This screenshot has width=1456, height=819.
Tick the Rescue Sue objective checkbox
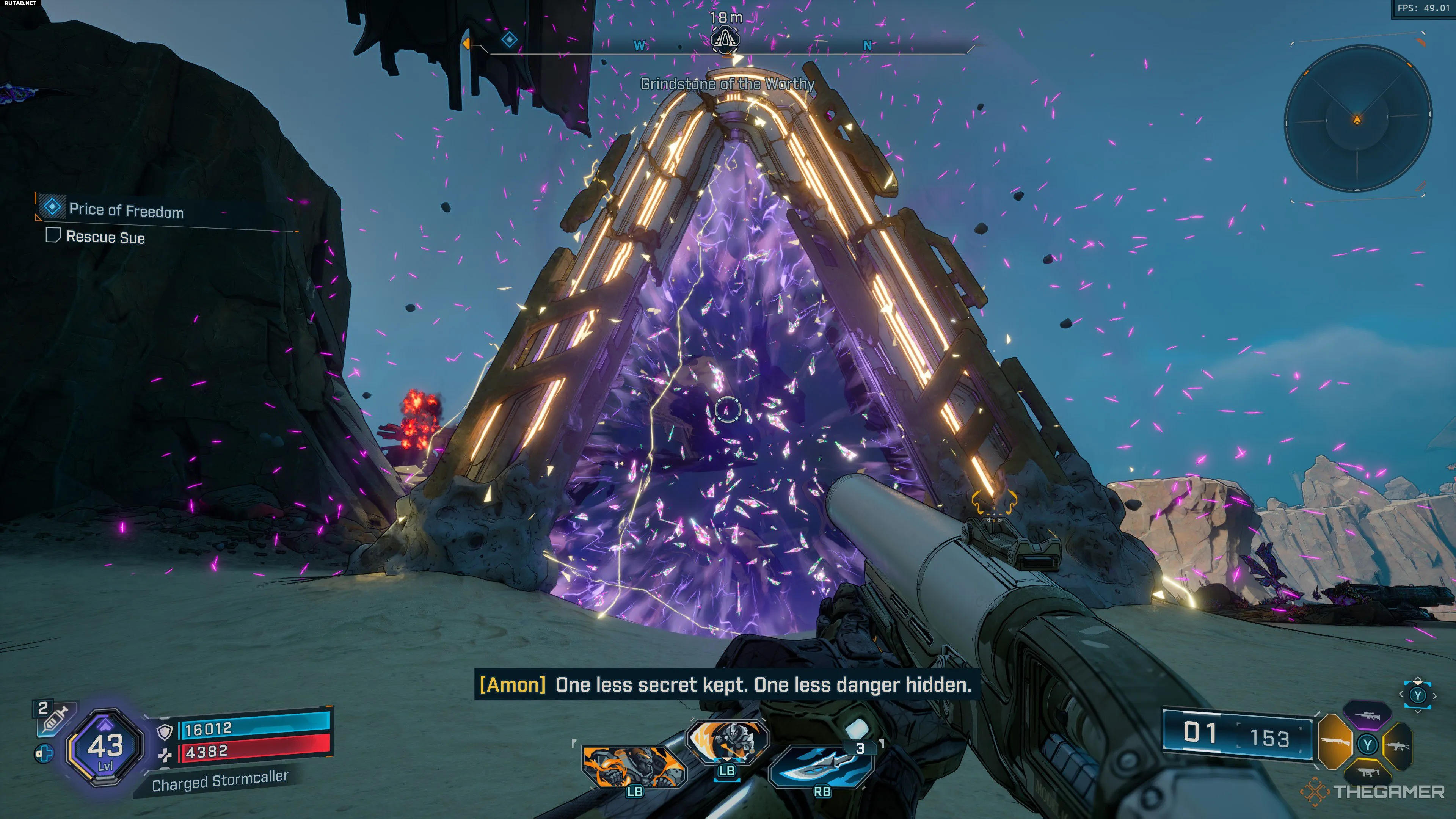pyautogui.click(x=53, y=235)
